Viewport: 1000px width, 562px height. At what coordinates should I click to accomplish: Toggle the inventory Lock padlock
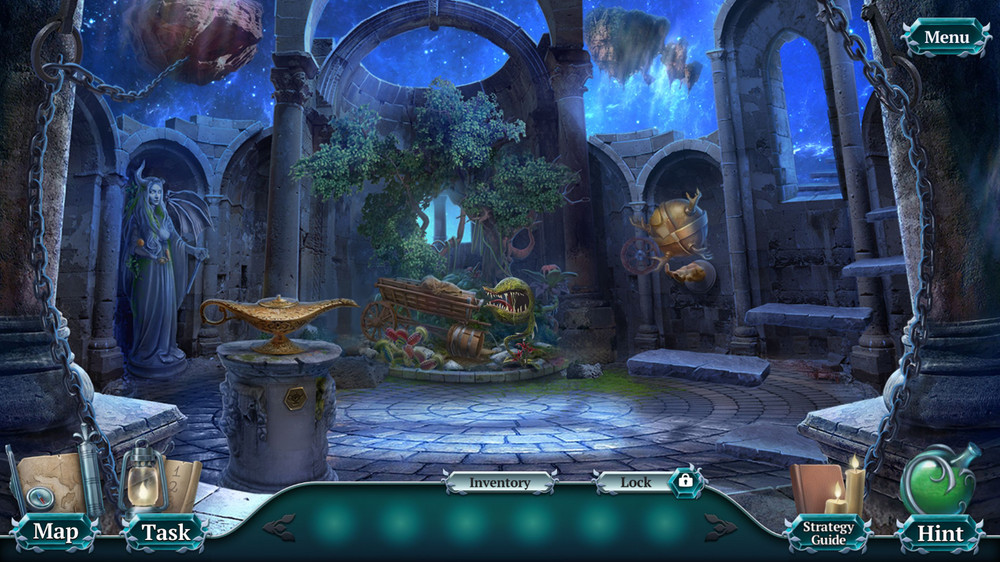point(685,481)
